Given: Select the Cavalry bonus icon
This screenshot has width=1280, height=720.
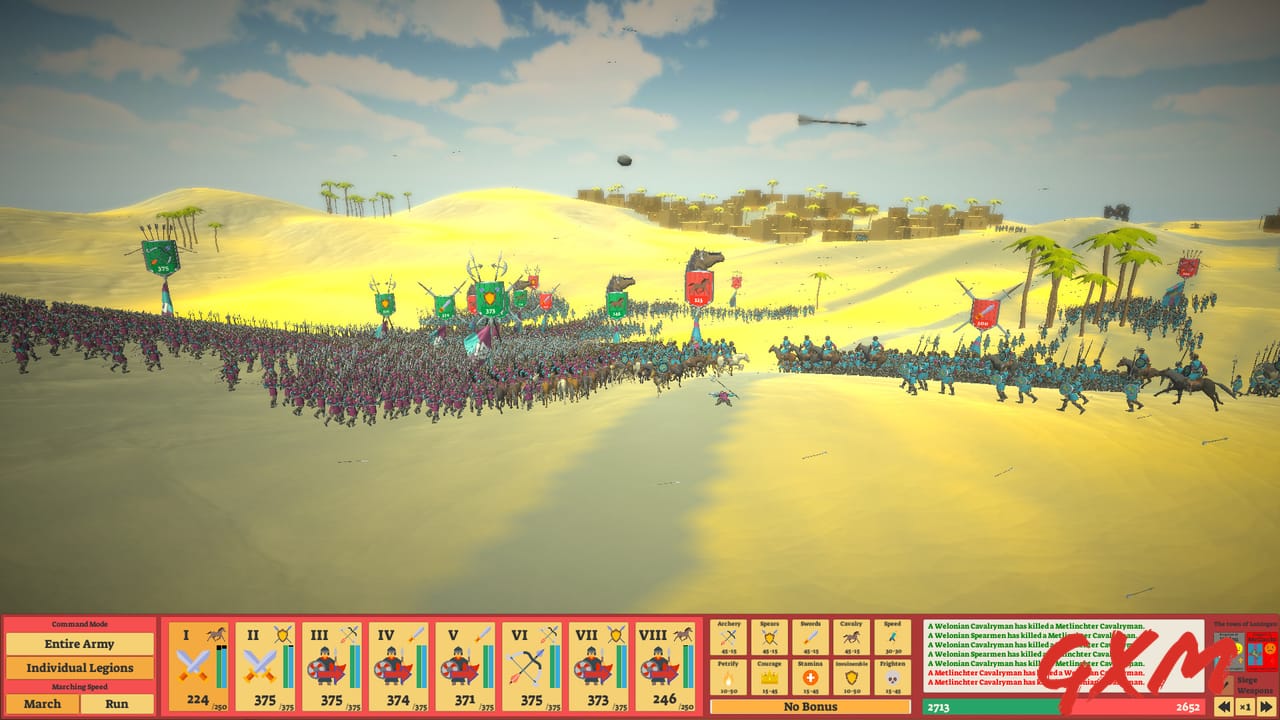Looking at the screenshot, I should pyautogui.click(x=851, y=637).
